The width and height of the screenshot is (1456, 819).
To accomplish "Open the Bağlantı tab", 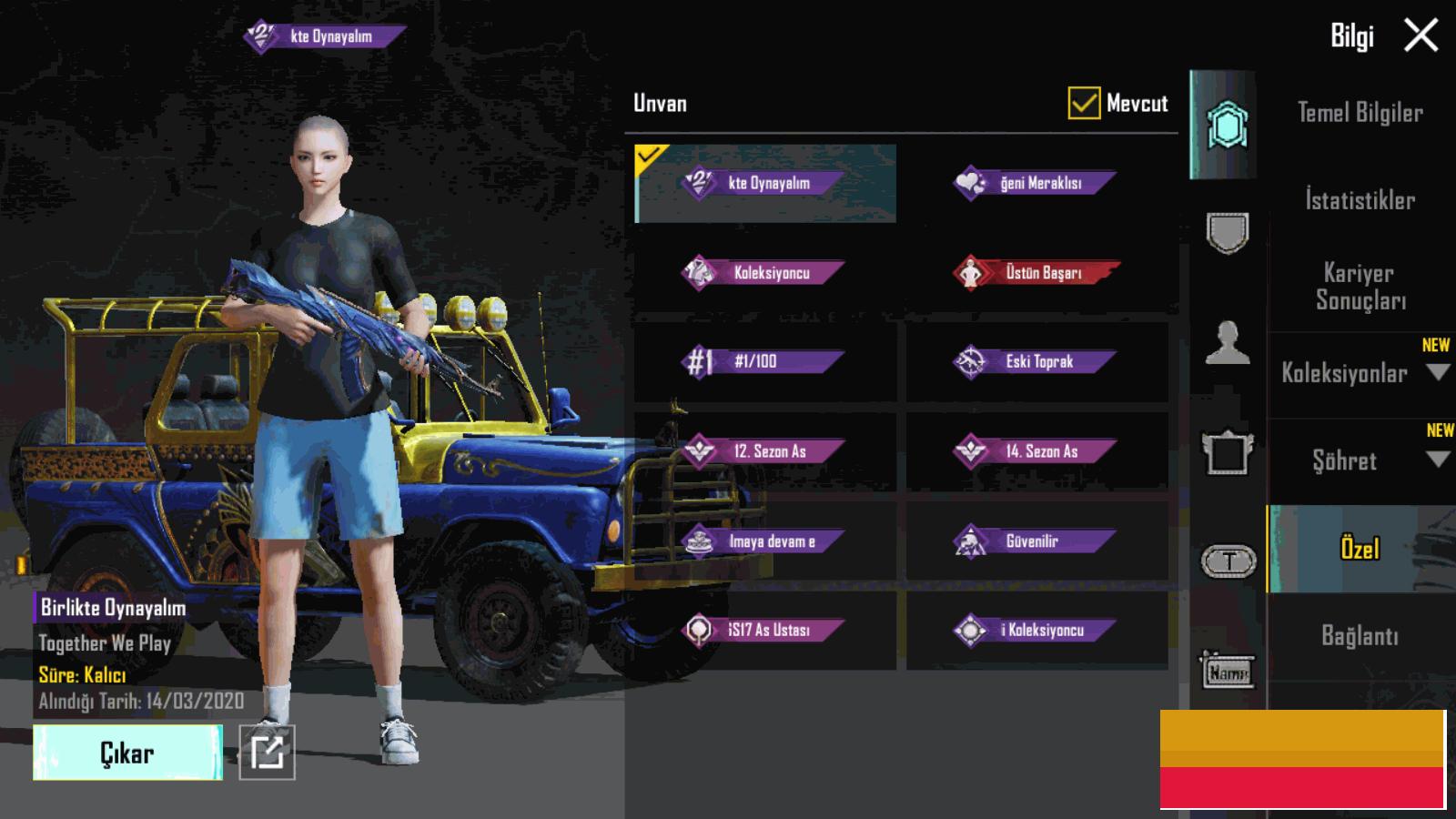I will tap(1360, 636).
